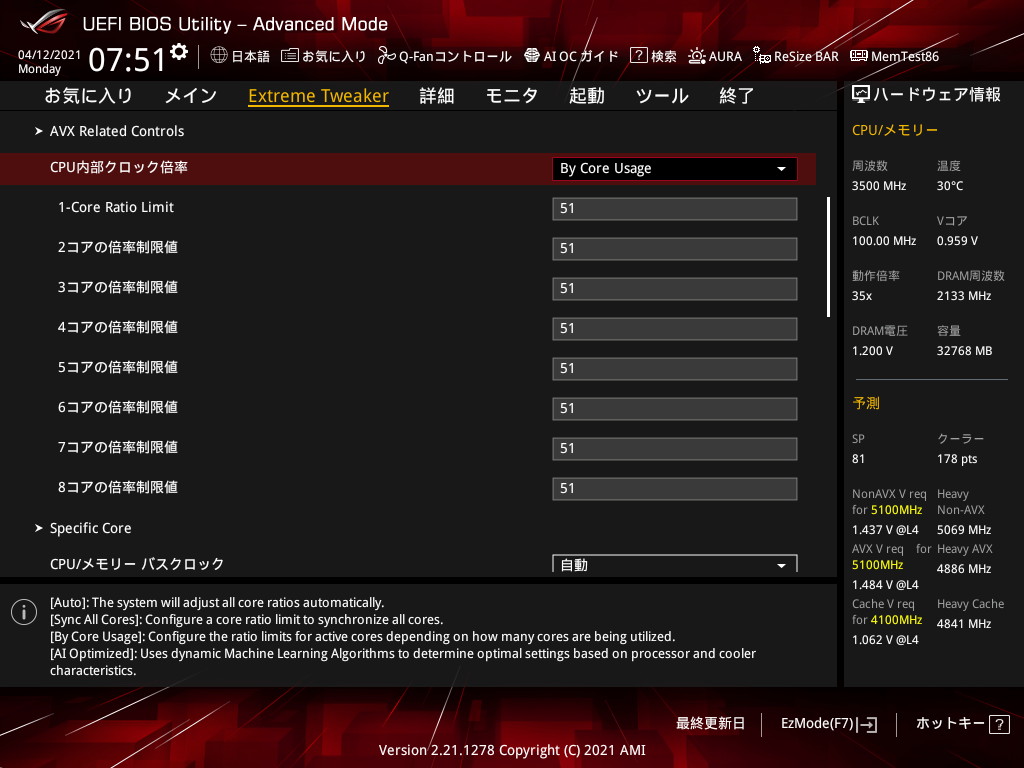Image resolution: width=1024 pixels, height=768 pixels.
Task: Click the gear icon next to the clock
Action: 179,51
